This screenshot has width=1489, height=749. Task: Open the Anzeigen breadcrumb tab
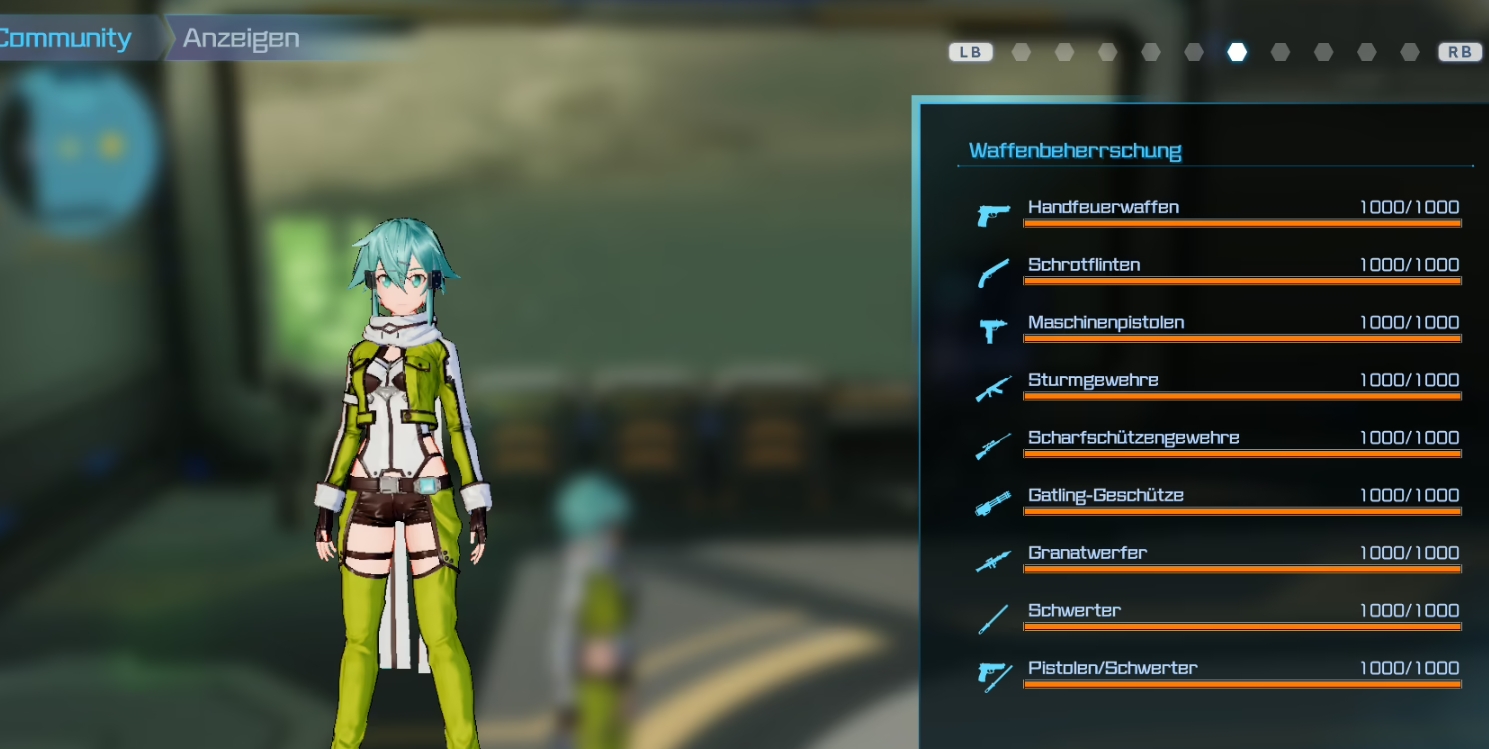pyautogui.click(x=241, y=39)
